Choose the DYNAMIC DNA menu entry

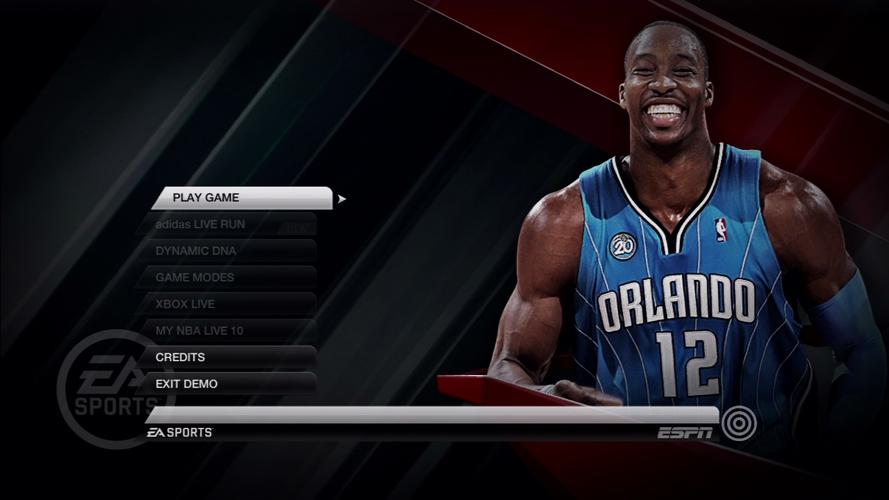pyautogui.click(x=228, y=251)
